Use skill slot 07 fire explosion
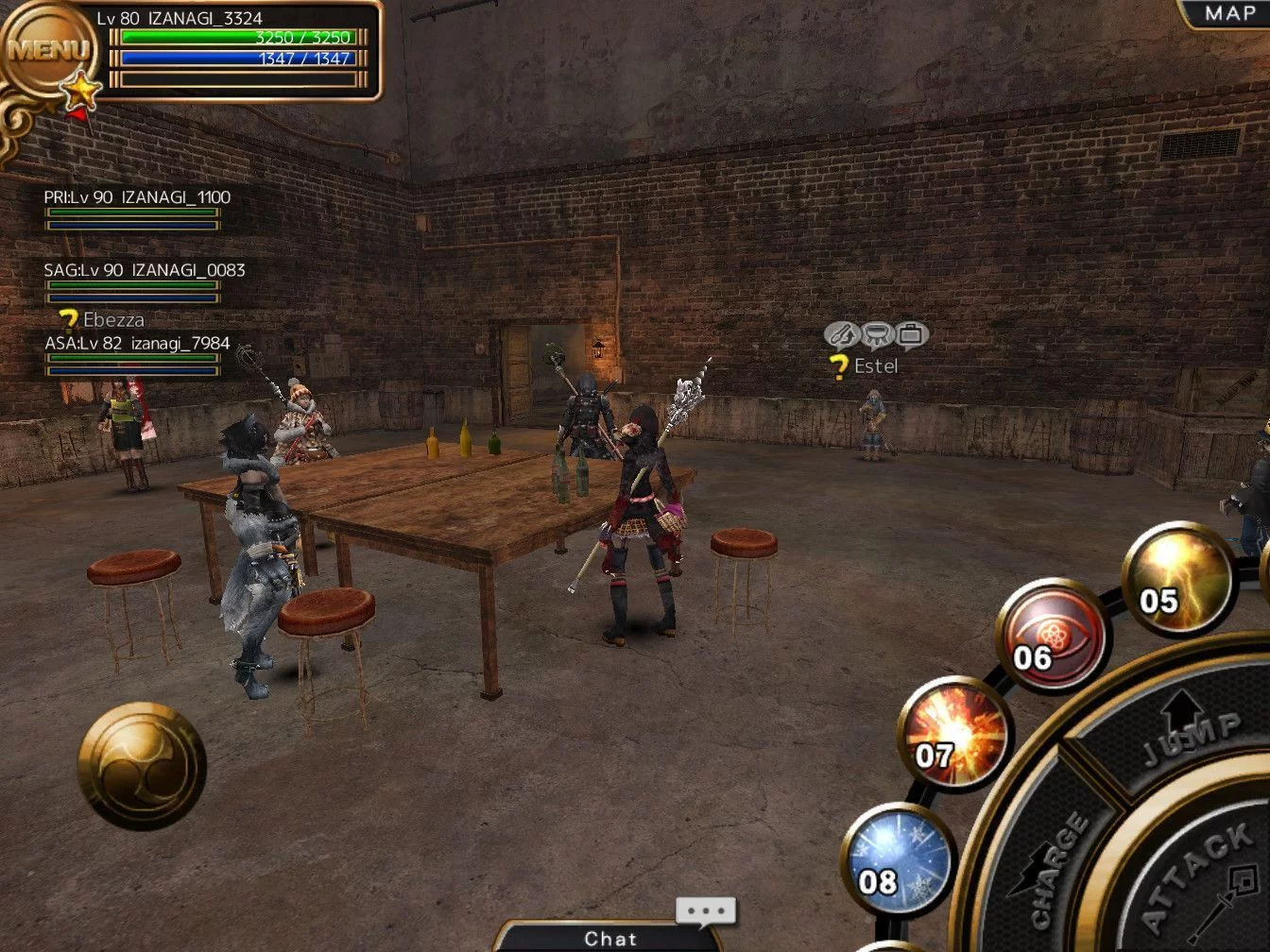Screen dimensions: 1270x952 [x=954, y=734]
